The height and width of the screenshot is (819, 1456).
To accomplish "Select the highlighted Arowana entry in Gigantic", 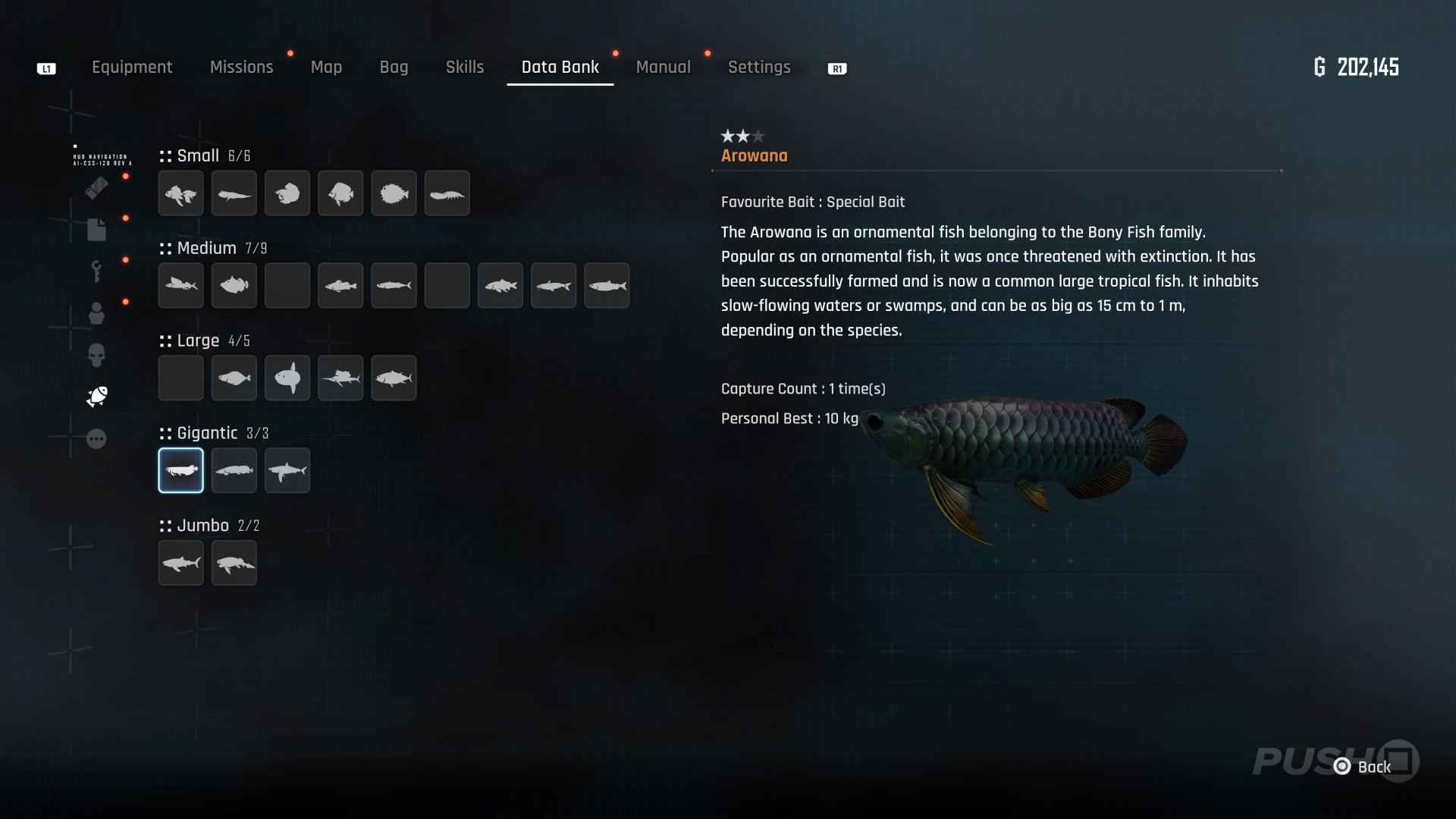I will click(180, 470).
